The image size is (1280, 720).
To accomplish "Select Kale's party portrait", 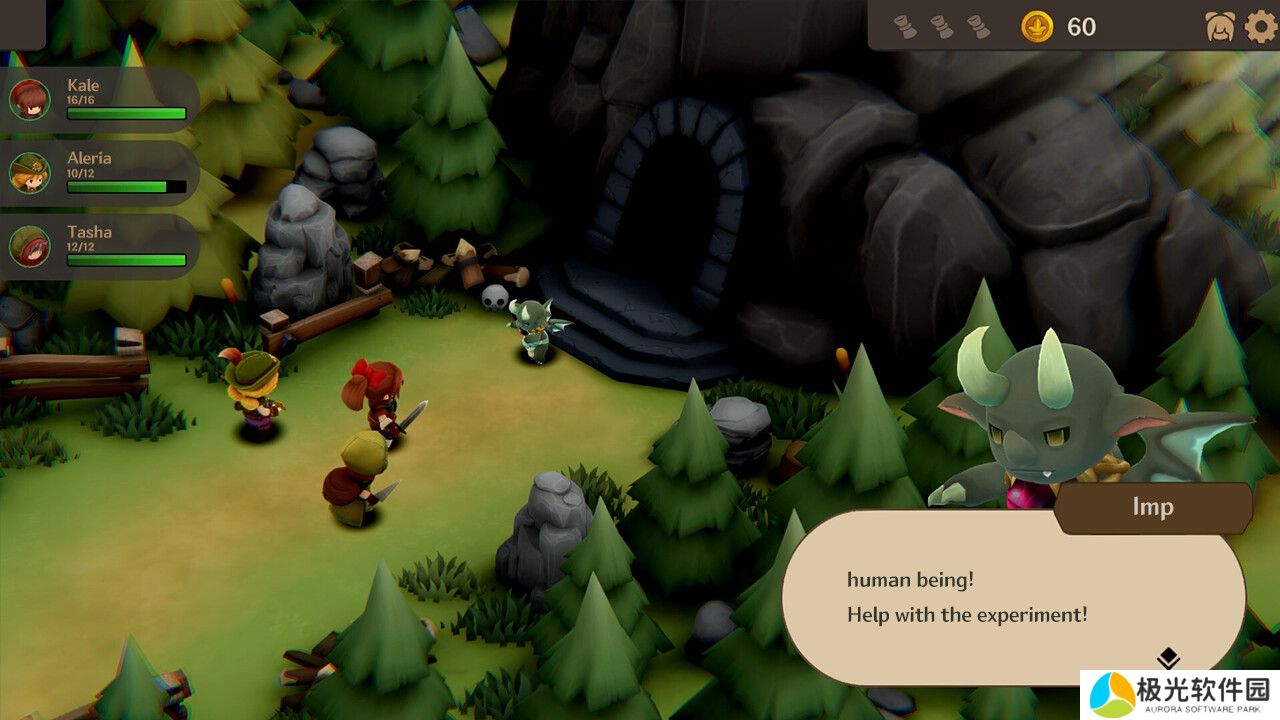I will [30, 100].
